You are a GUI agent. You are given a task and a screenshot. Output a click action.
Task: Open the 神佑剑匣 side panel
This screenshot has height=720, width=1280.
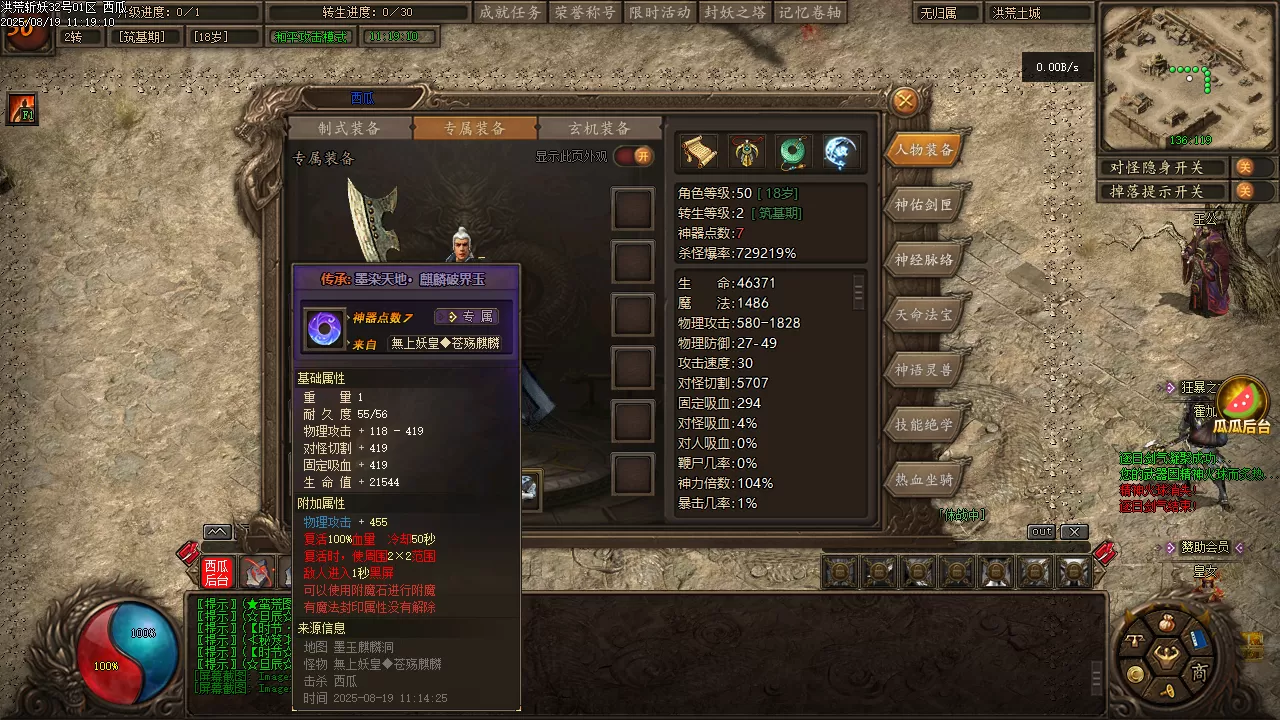tap(924, 205)
